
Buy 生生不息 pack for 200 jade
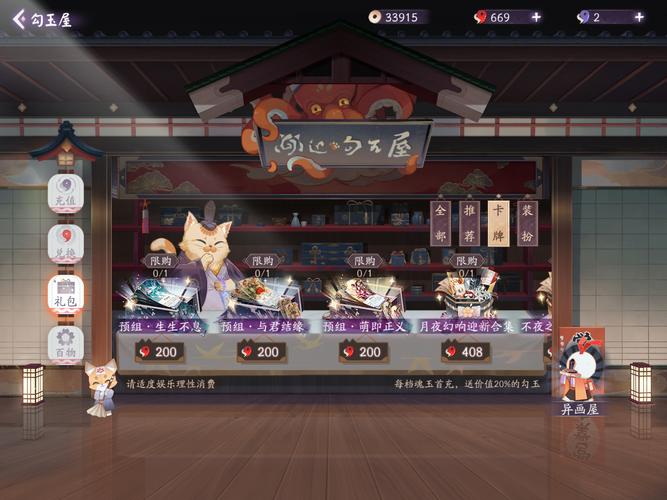[x=160, y=351]
